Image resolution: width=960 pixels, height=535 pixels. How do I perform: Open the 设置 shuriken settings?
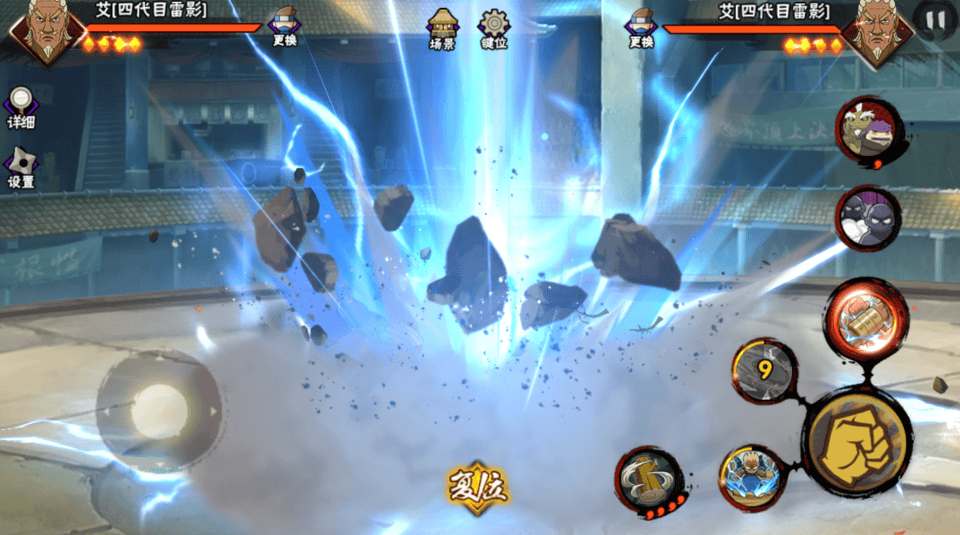coord(20,167)
